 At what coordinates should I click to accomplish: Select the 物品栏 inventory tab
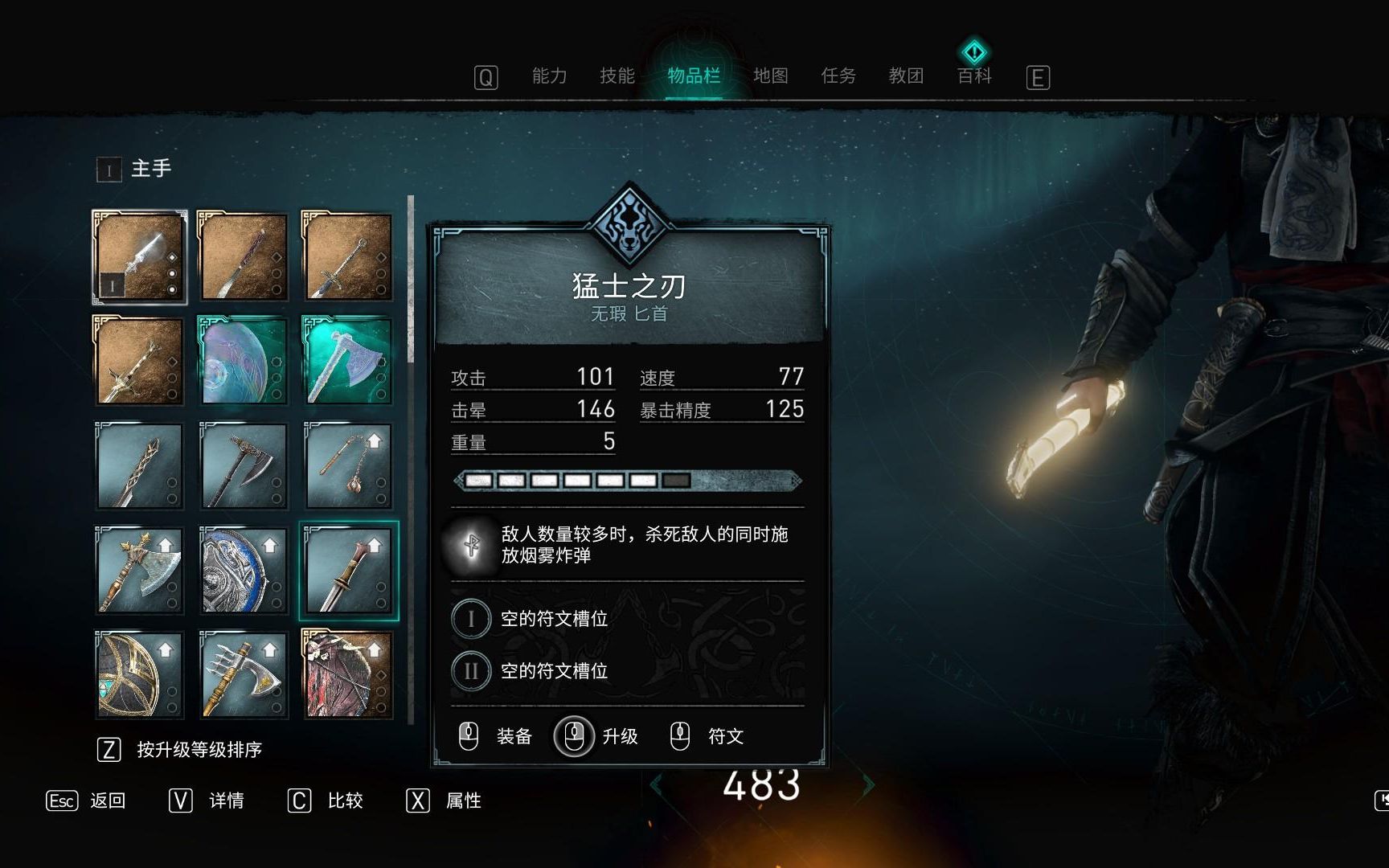[x=694, y=76]
